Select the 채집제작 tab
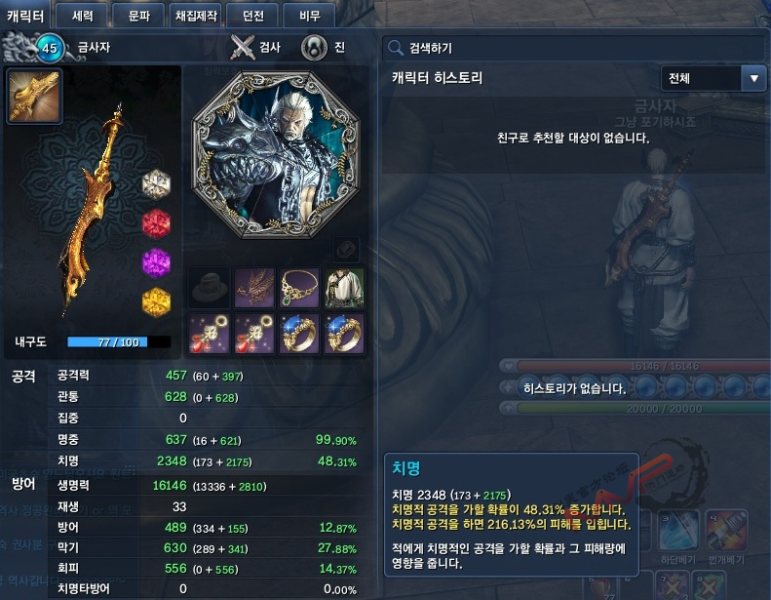Screen dimensions: 771x600 pyautogui.click(x=196, y=15)
